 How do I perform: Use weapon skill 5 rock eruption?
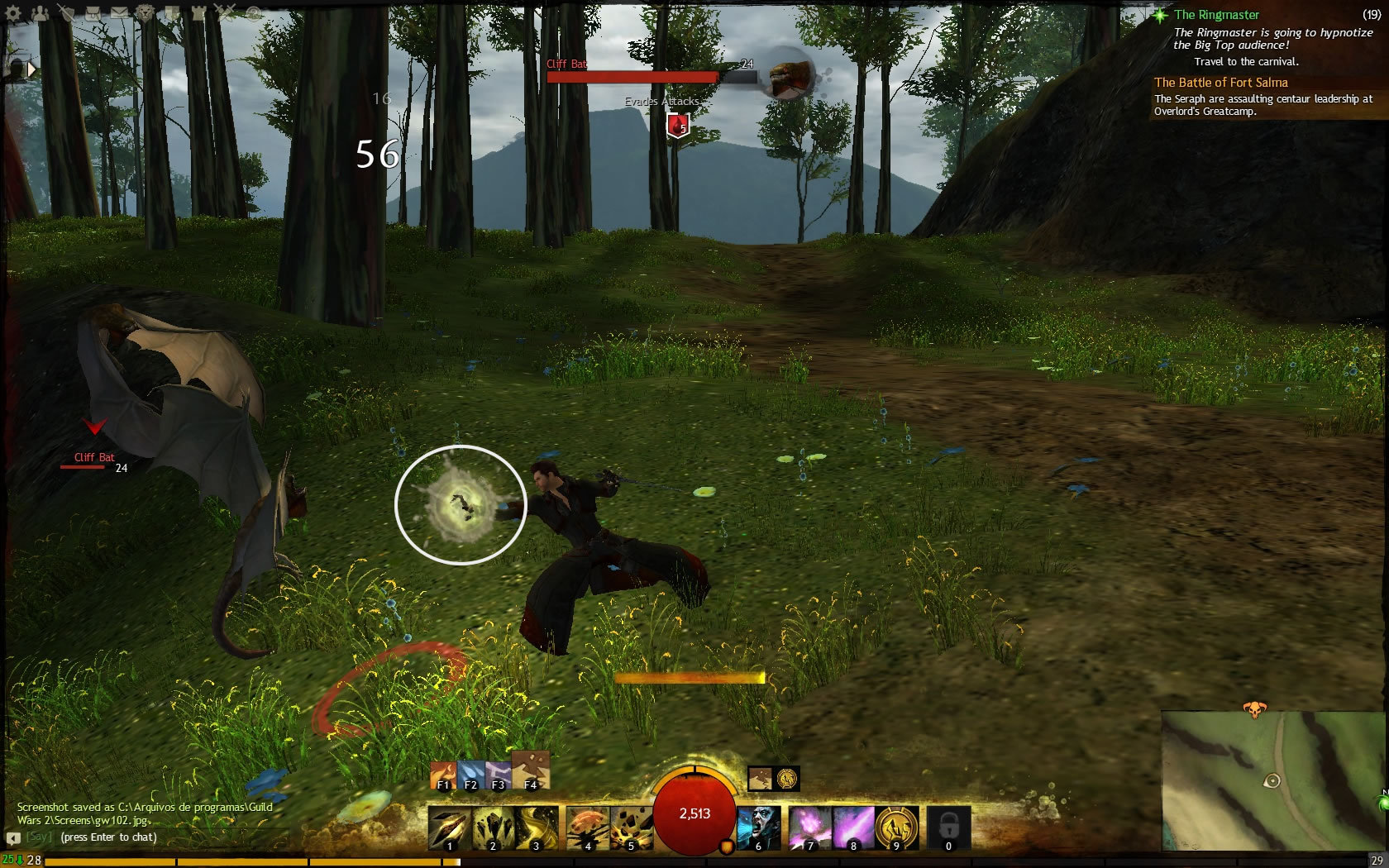point(632,828)
